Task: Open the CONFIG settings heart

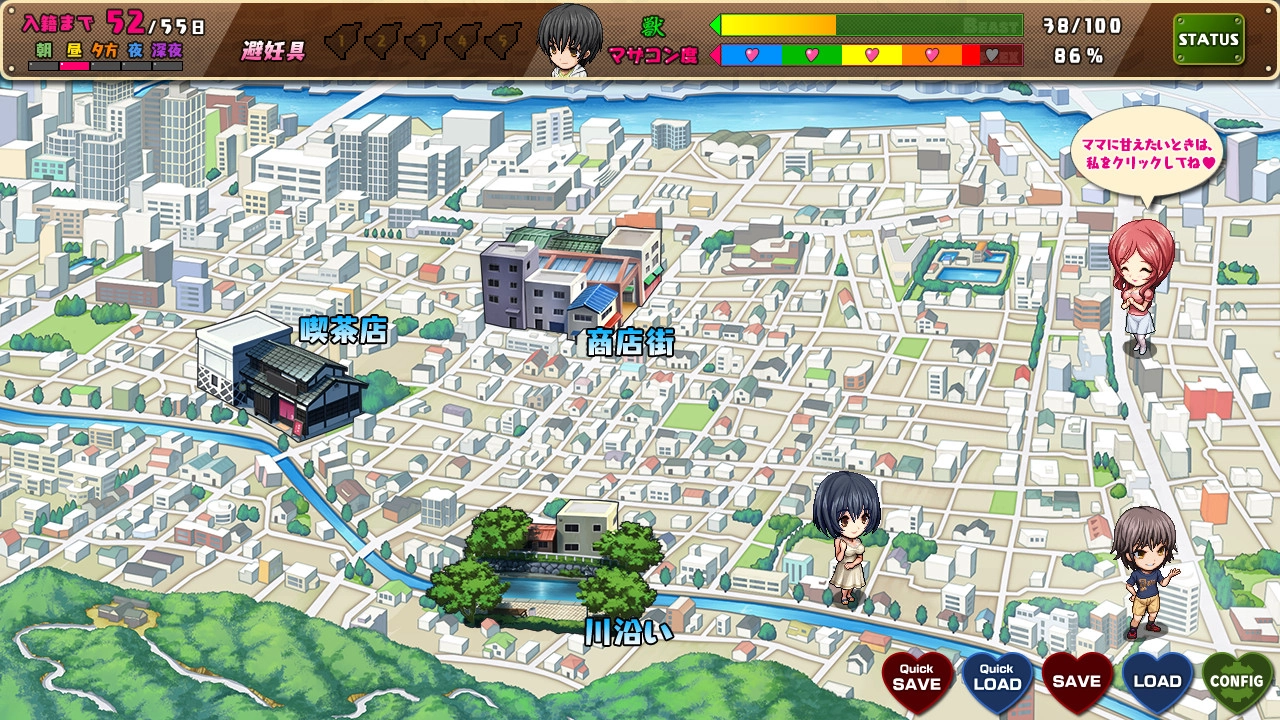Action: point(1237,682)
